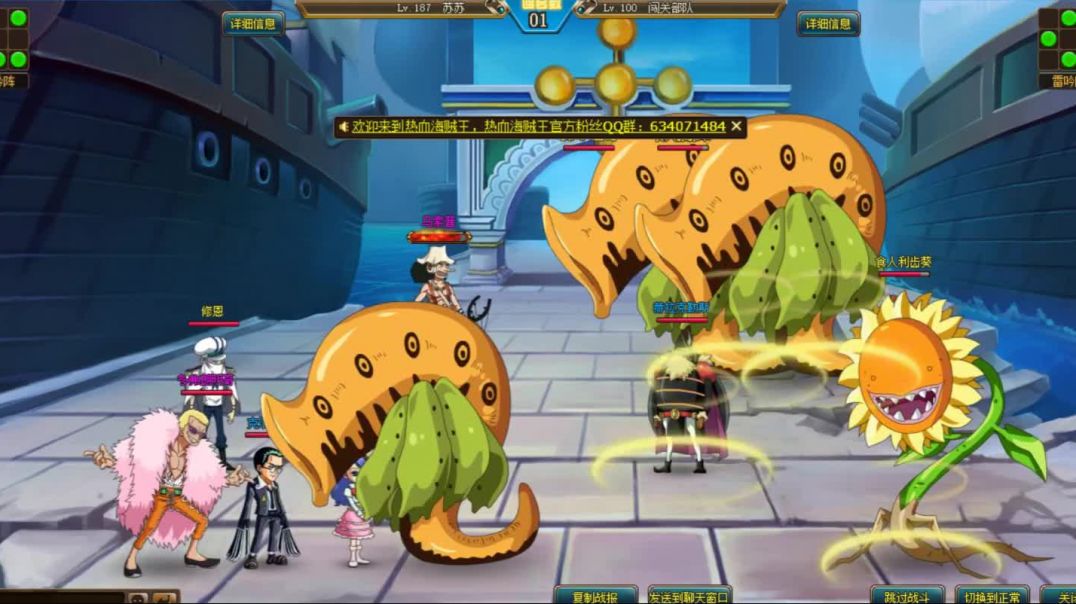Screen dimensions: 1076x604
Task: Send report via 发送到聊天窗口 button
Action: [690, 596]
